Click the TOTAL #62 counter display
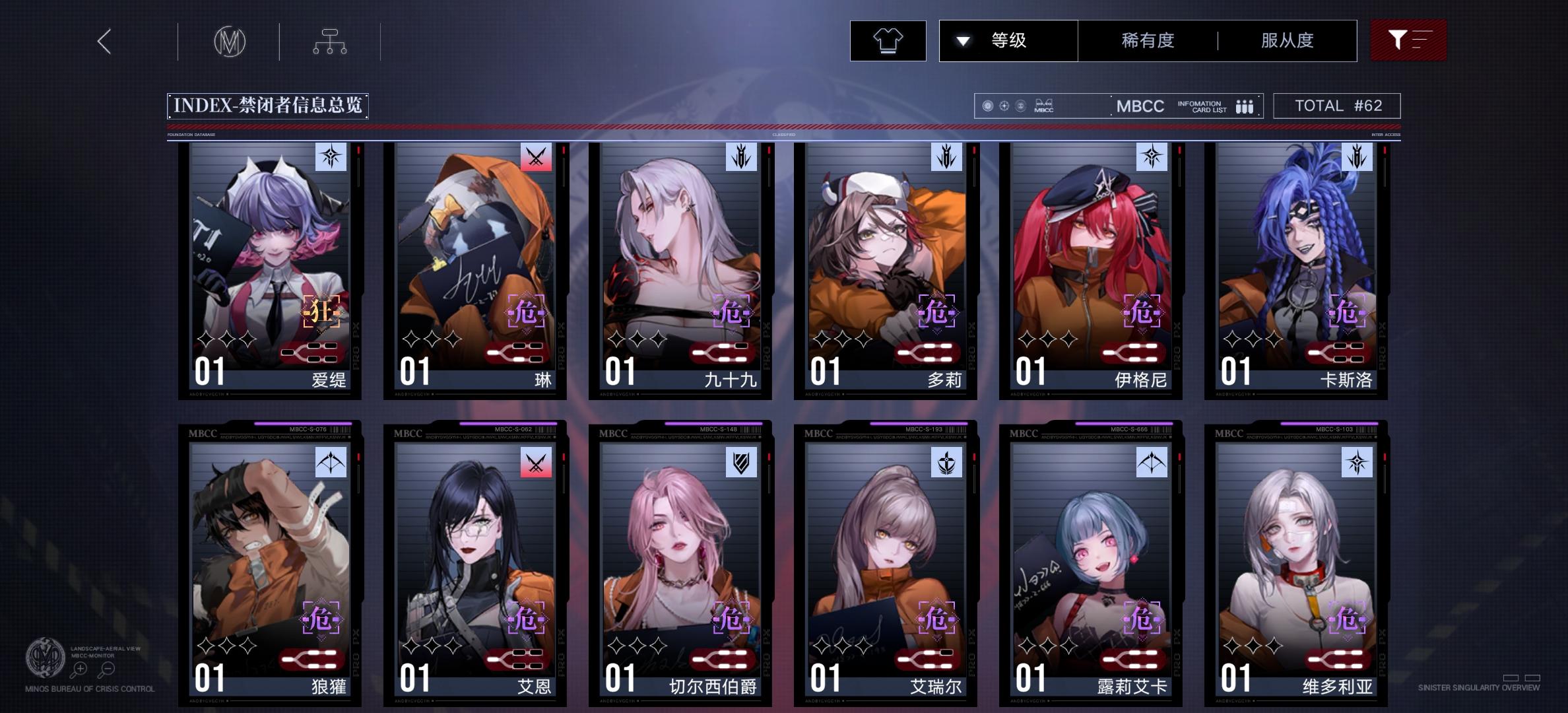The width and height of the screenshot is (1568, 713). coord(1335,105)
